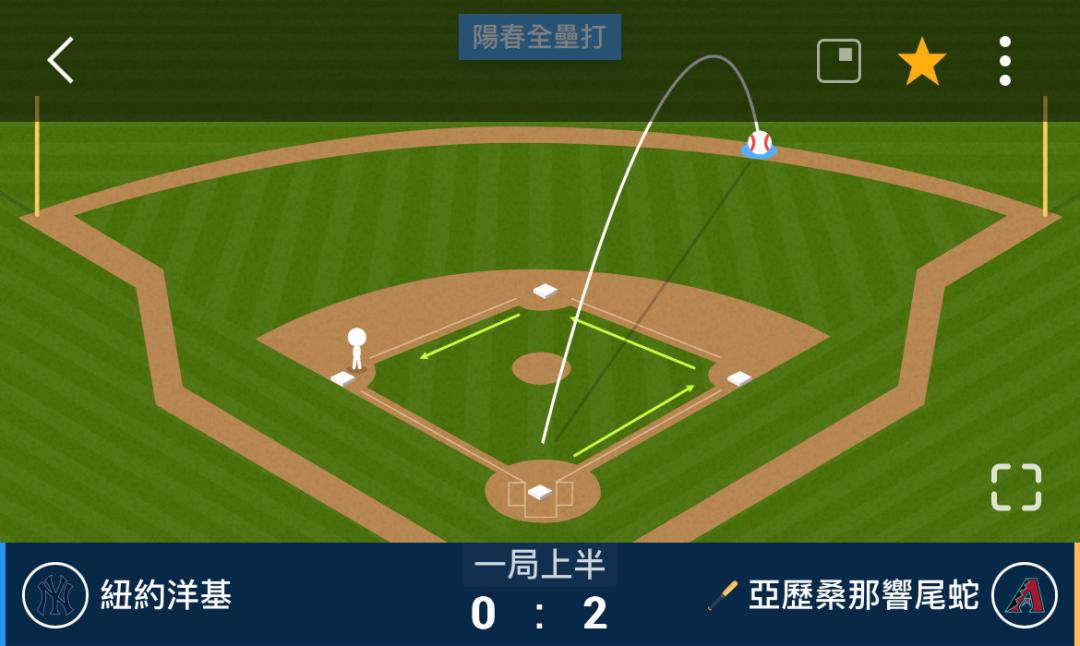Toggle the favorite star icon
Image resolution: width=1080 pixels, height=646 pixels.
pos(921,62)
